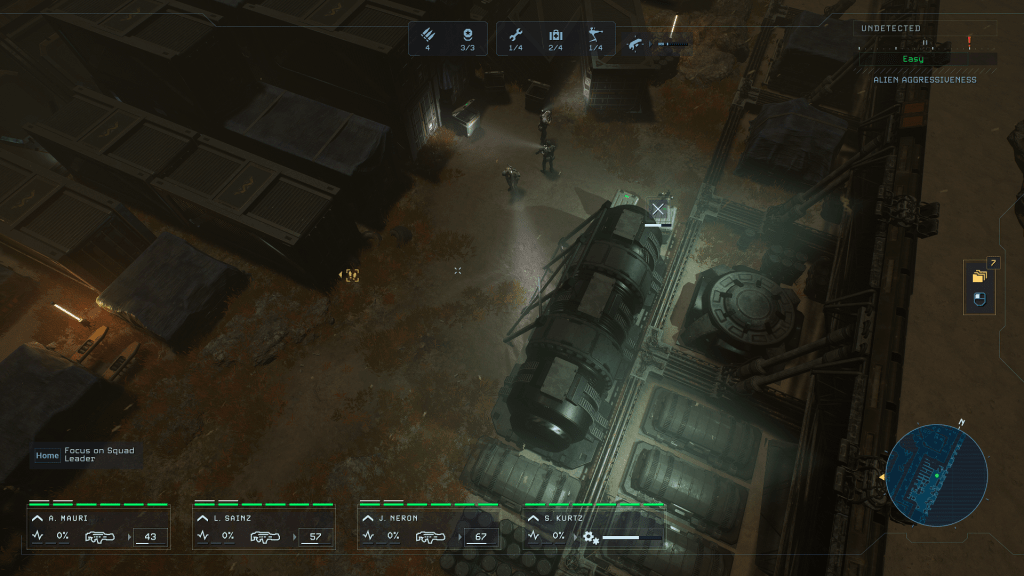This screenshot has height=576, width=1024.
Task: Click the X marker above the generator
Action: pos(658,209)
